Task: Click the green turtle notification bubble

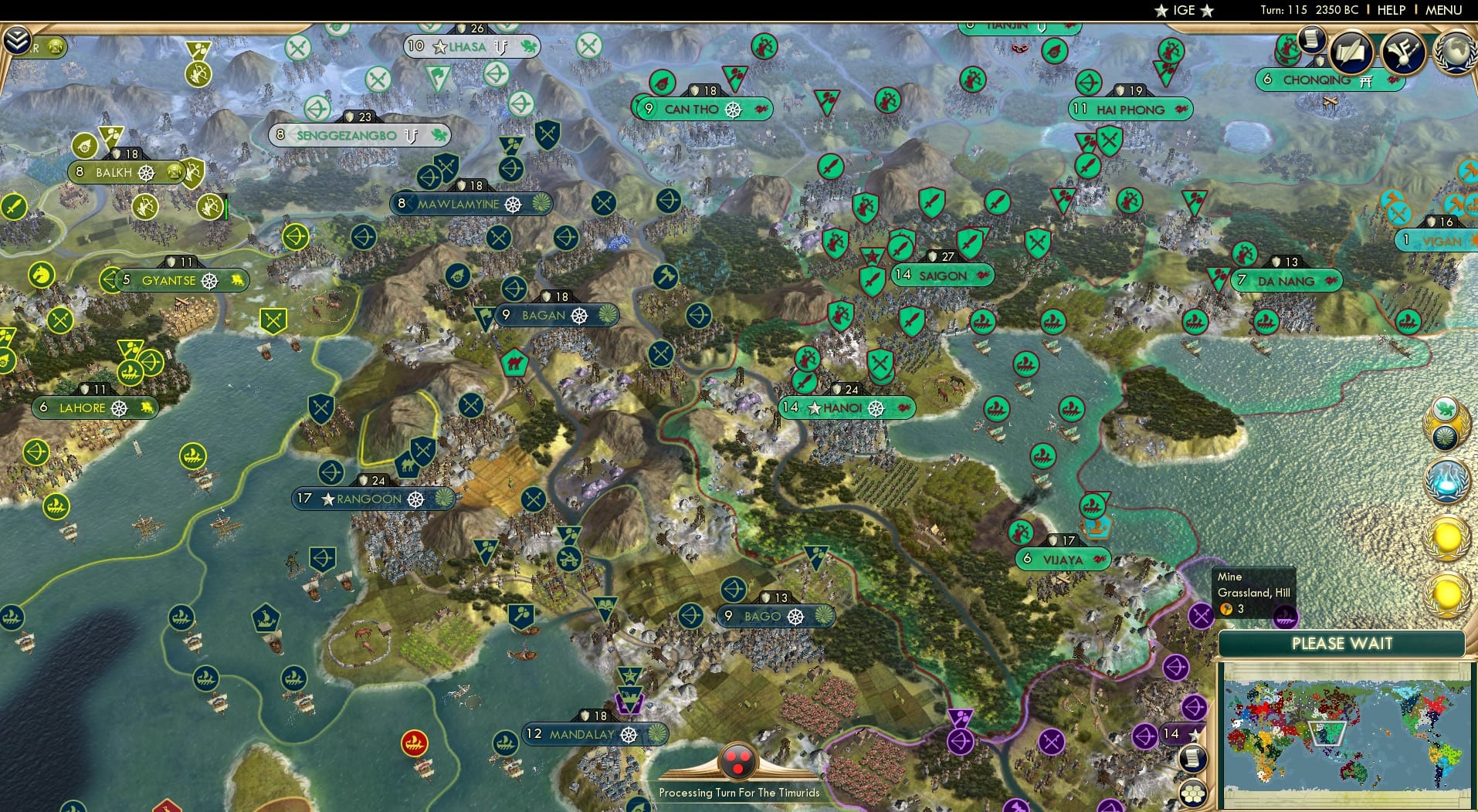Action: [x=1444, y=408]
